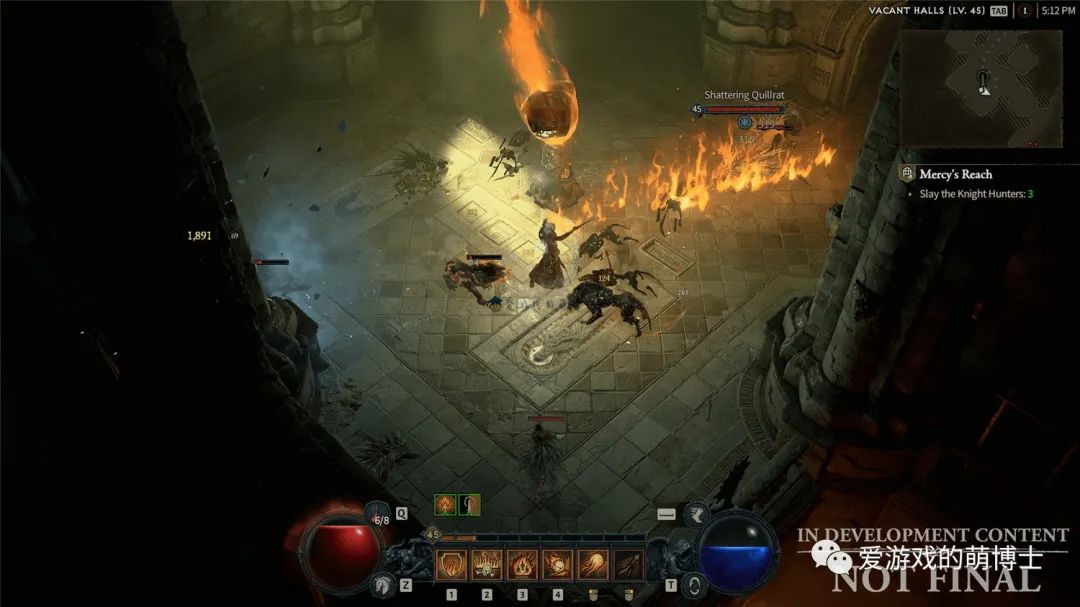1080x607 pixels.
Task: Cast the Firewall skill from hotbar
Action: click(487, 565)
